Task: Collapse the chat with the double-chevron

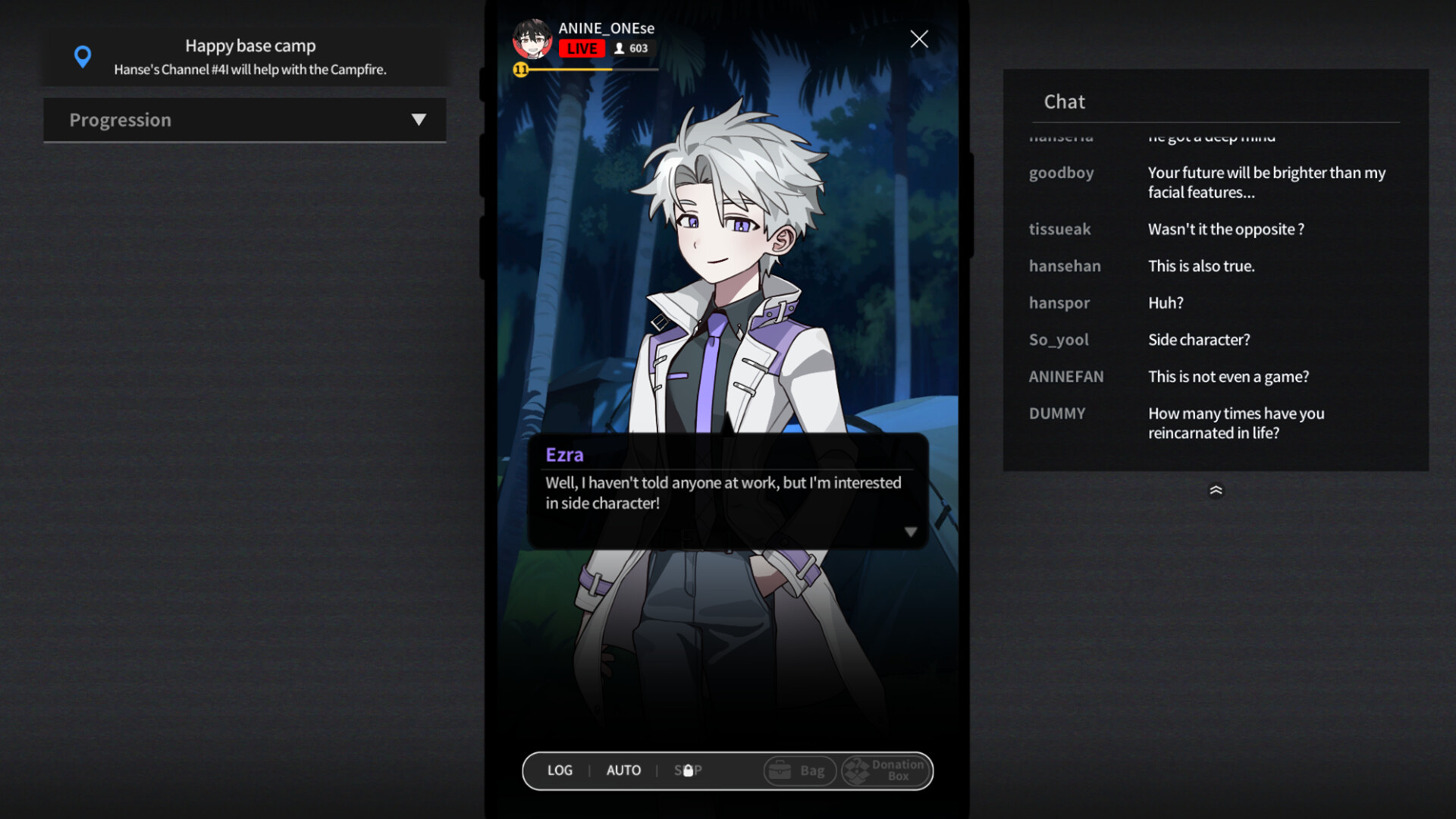Action: pos(1216,490)
